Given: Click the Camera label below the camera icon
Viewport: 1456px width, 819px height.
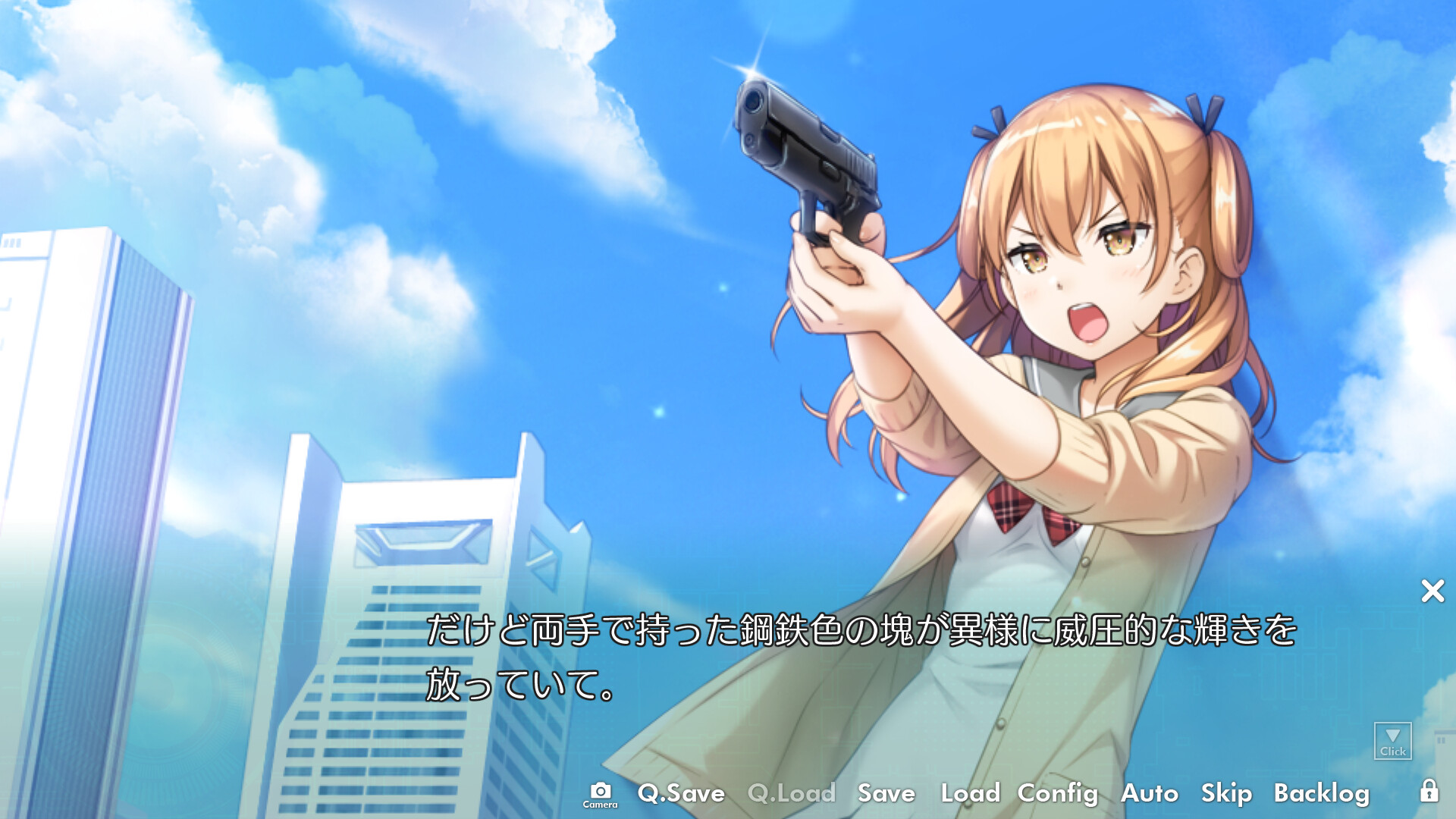Looking at the screenshot, I should point(600,806).
